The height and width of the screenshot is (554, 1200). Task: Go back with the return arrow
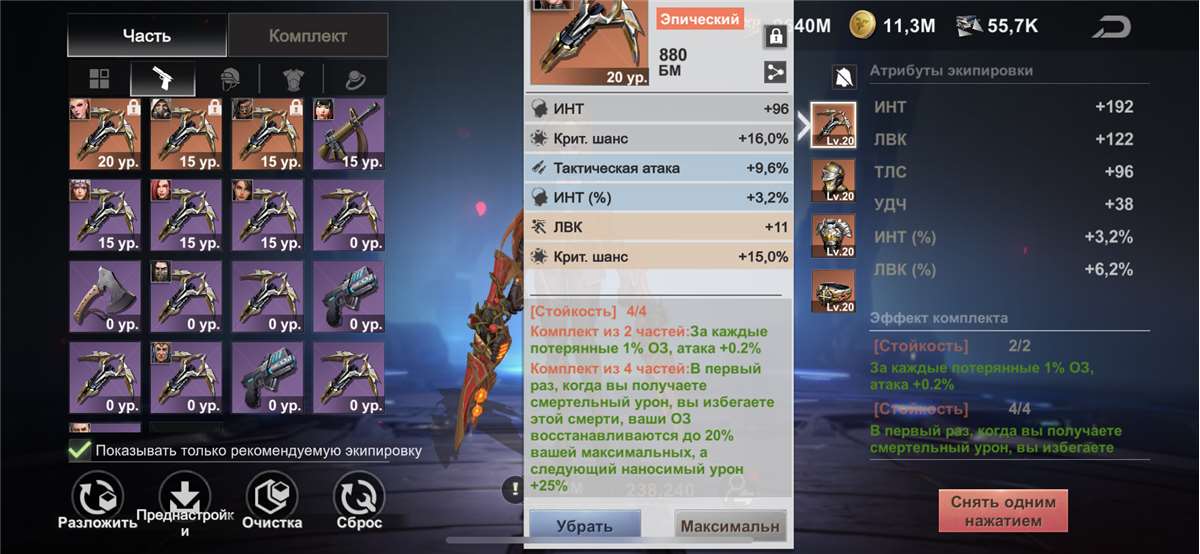pyautogui.click(x=1111, y=27)
